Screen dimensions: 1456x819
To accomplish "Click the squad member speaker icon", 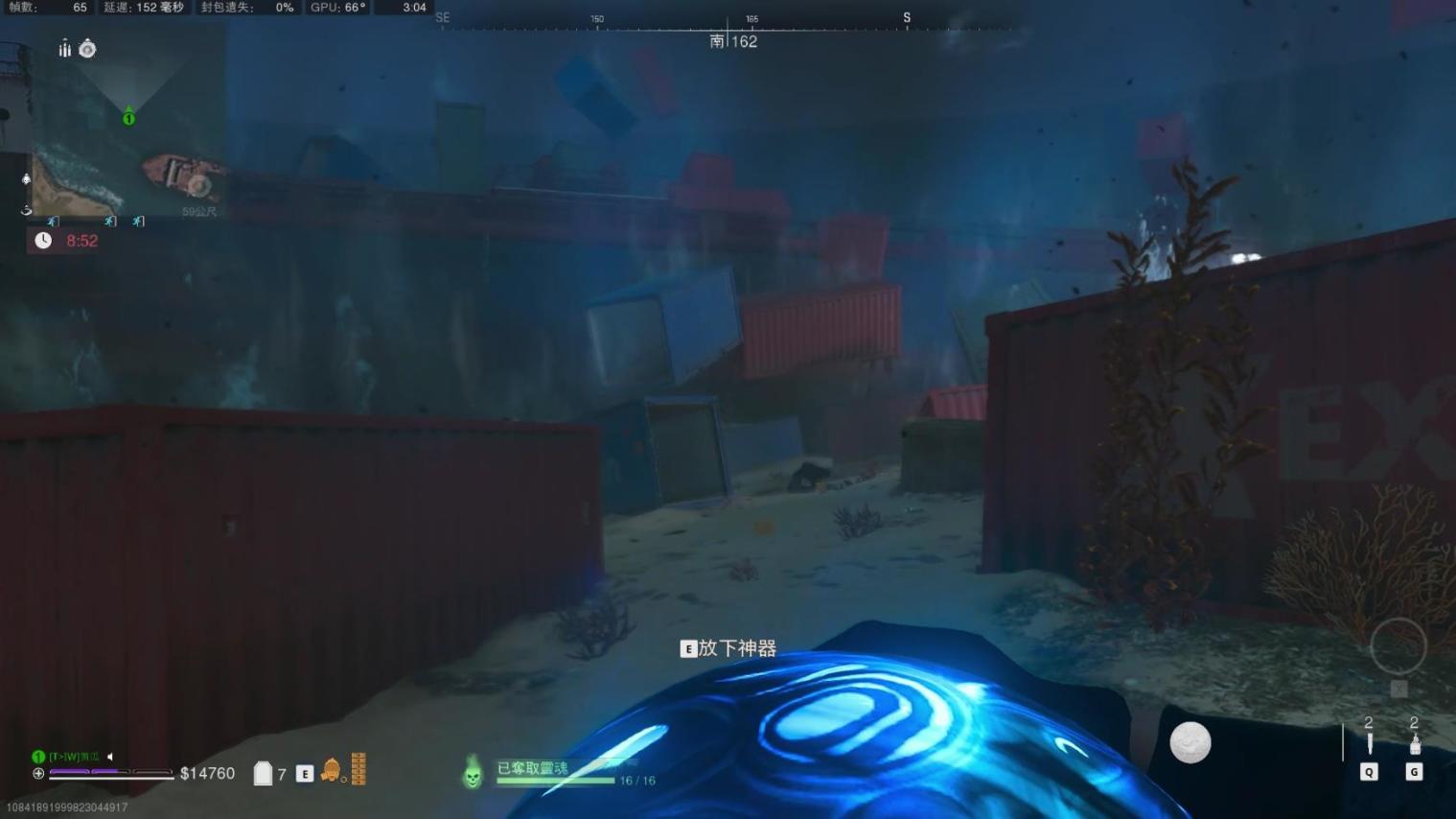I will [110, 757].
